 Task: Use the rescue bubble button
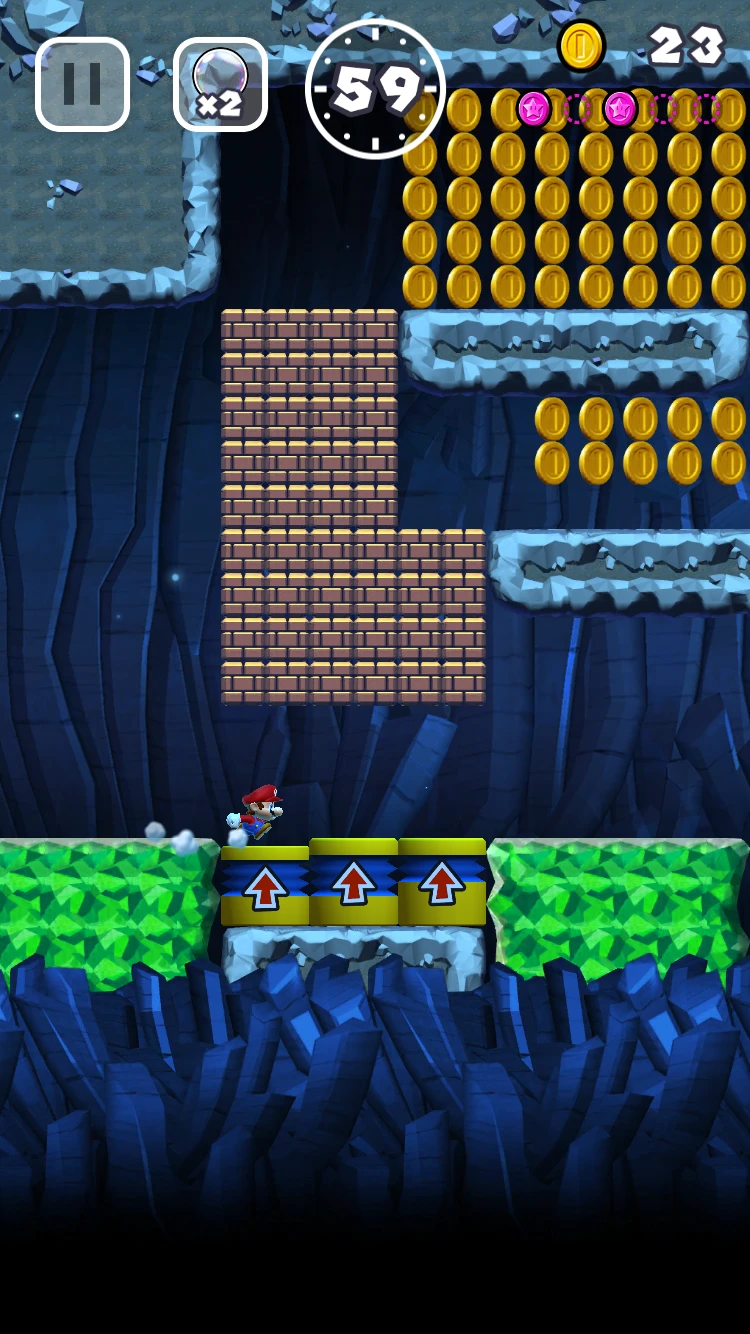tap(220, 84)
